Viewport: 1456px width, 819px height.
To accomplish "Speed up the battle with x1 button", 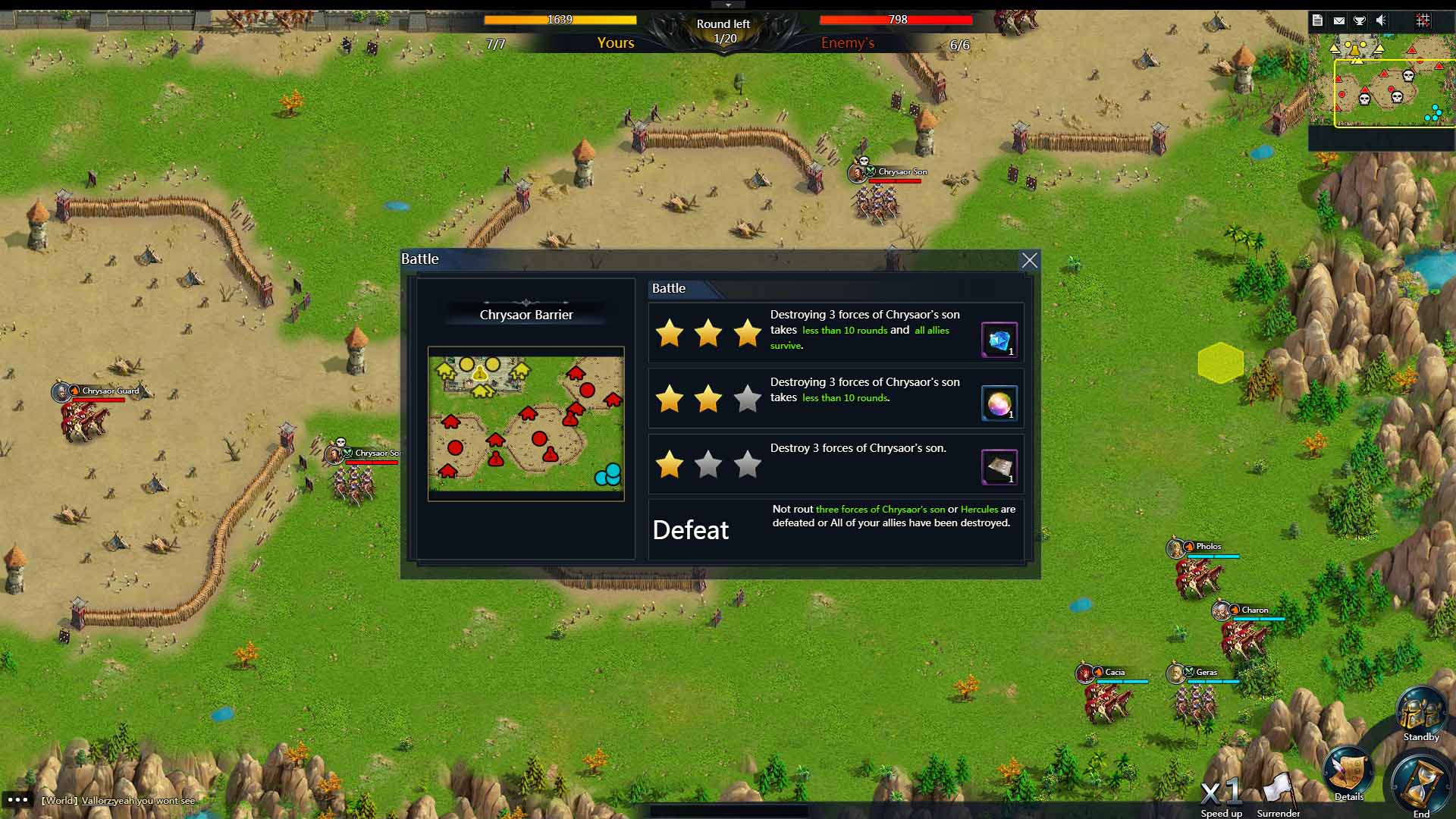I will click(x=1221, y=793).
